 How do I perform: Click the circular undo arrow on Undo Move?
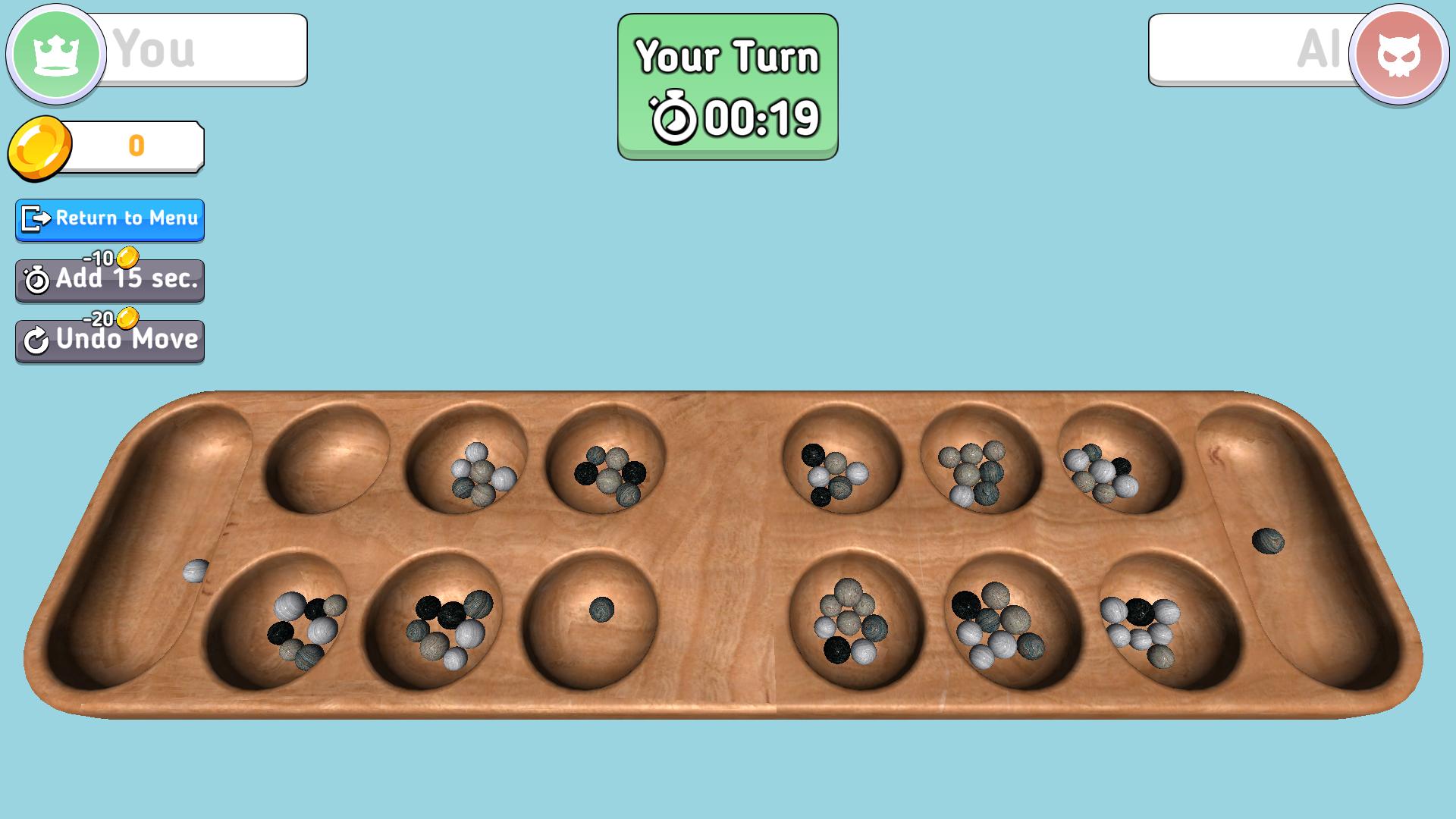point(36,340)
